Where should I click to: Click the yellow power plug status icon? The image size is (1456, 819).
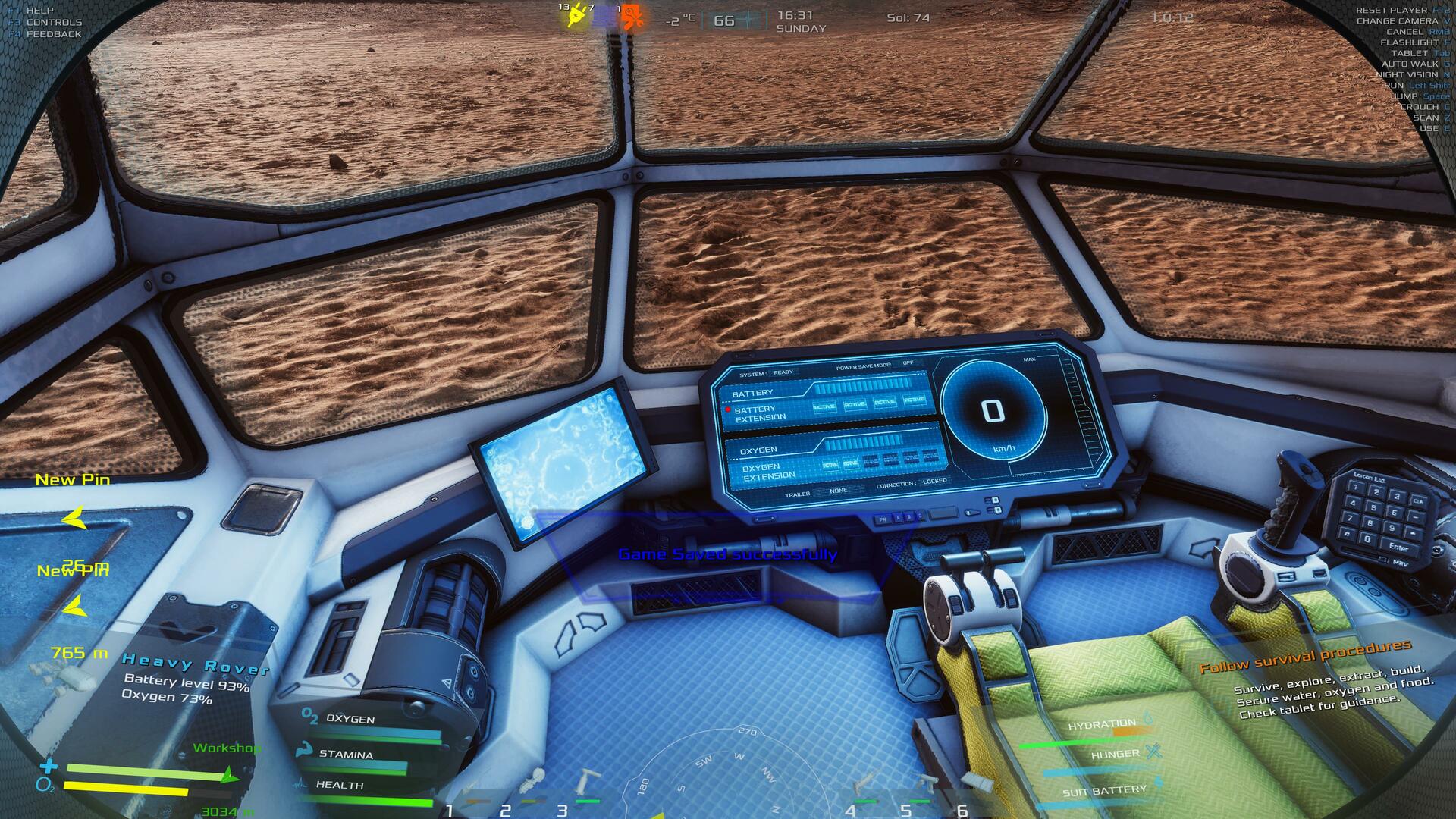coord(576,17)
